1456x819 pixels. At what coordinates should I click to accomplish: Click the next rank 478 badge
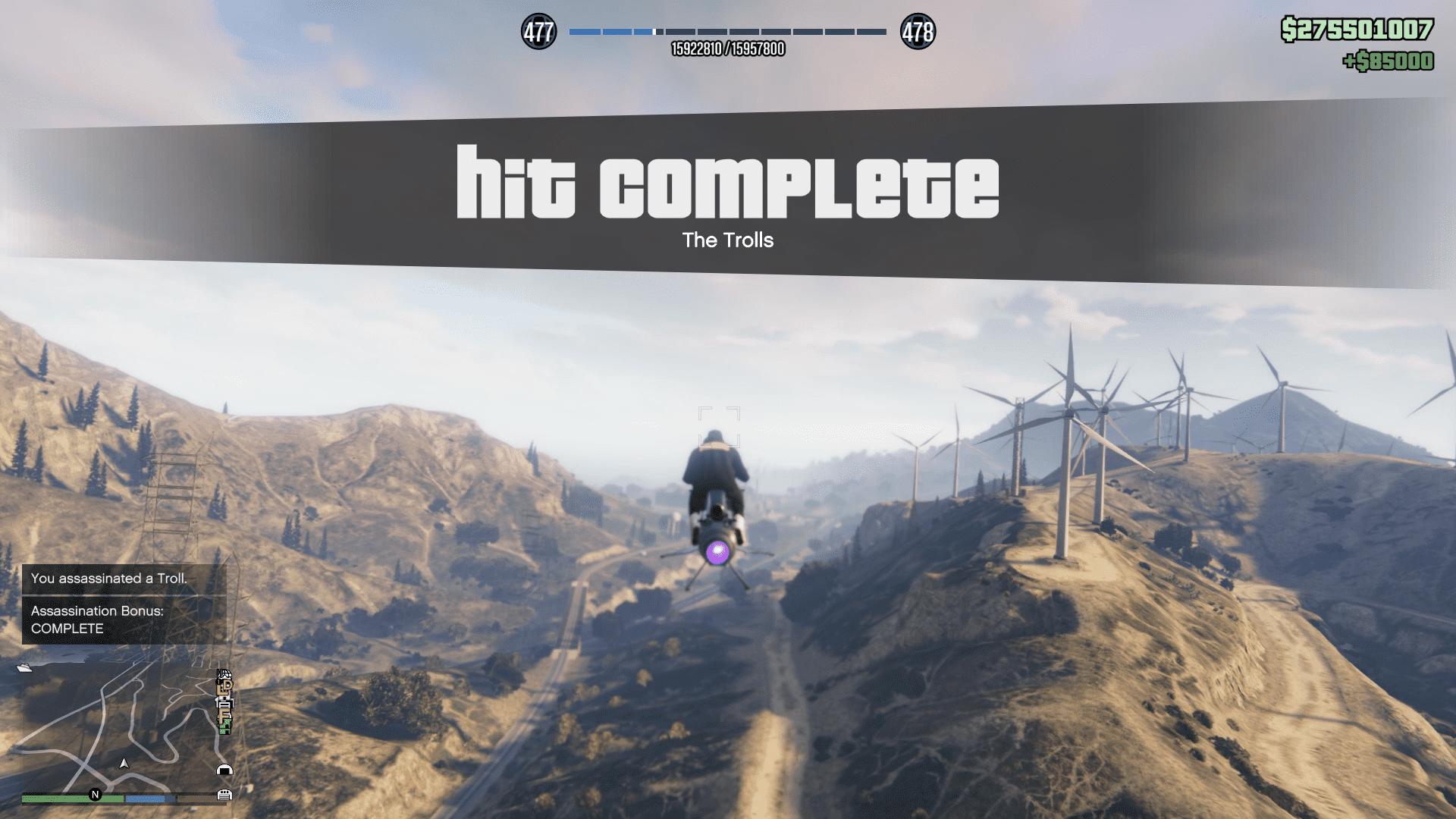tap(918, 32)
